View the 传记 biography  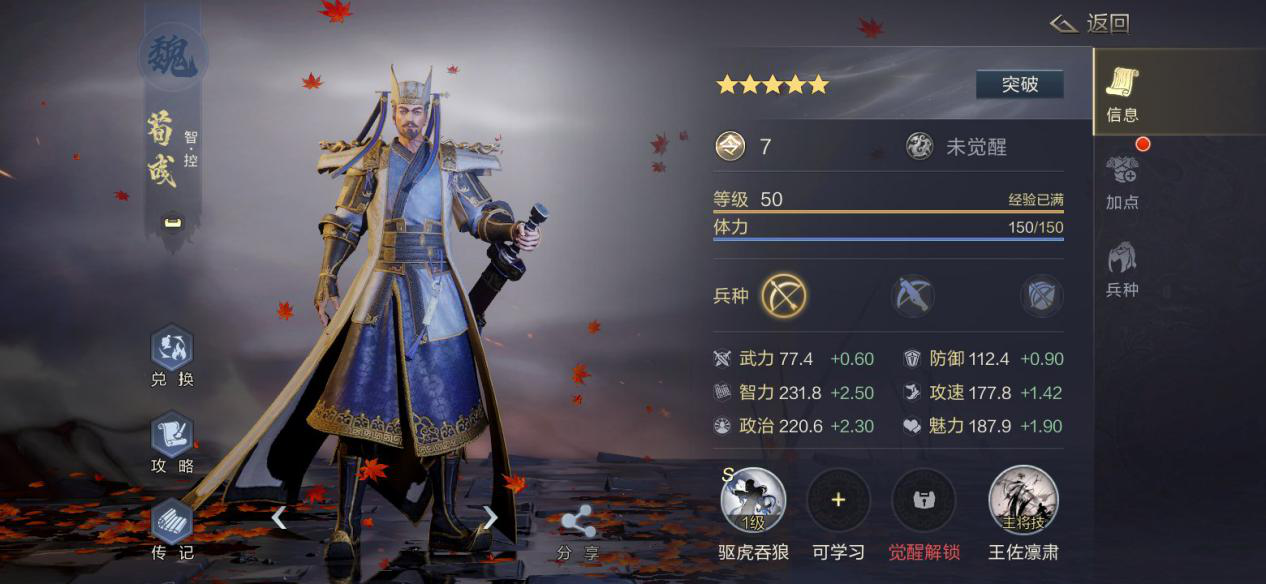click(x=172, y=529)
